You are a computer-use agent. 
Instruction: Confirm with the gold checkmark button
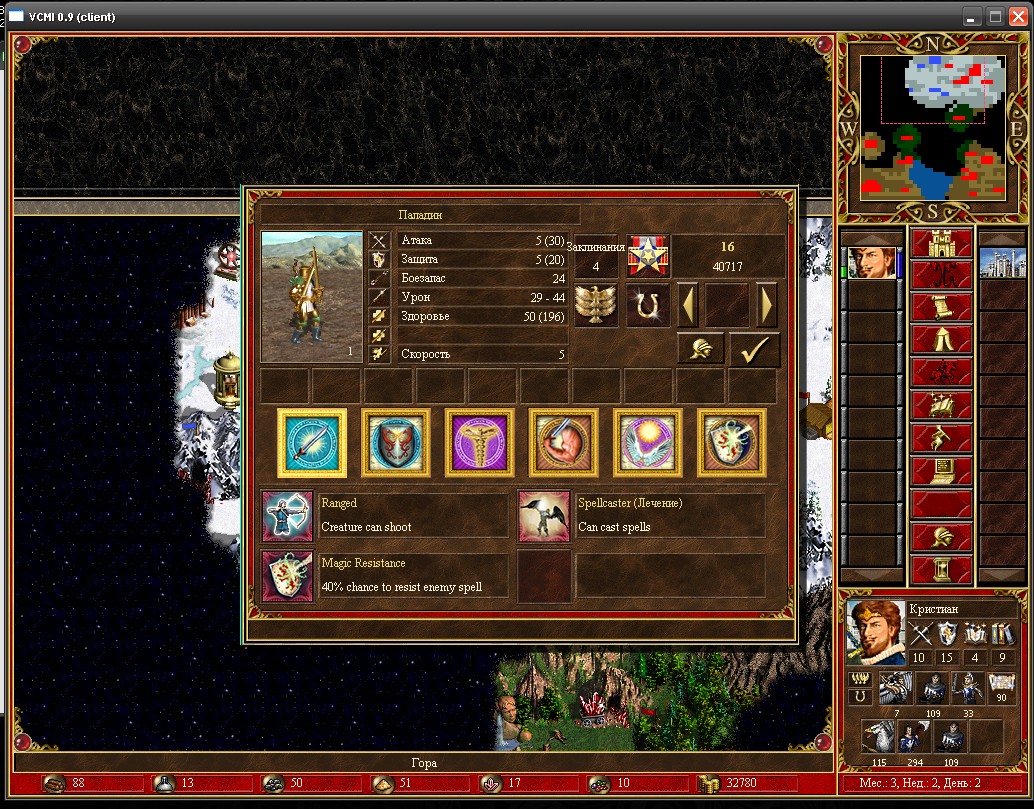tap(755, 349)
